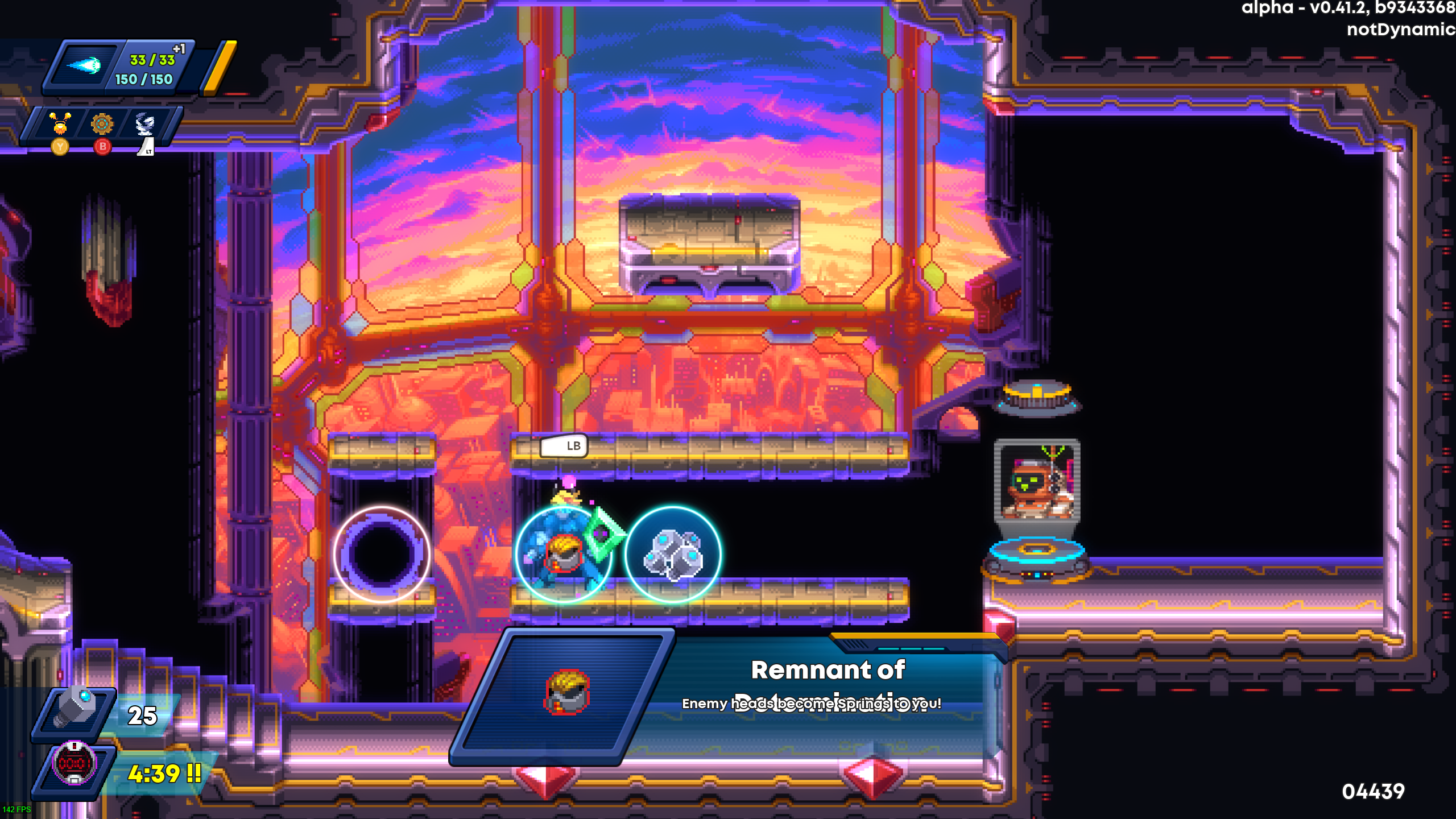Click the red stopwatch timer icon
This screenshot has width=1456, height=819.
tap(73, 763)
